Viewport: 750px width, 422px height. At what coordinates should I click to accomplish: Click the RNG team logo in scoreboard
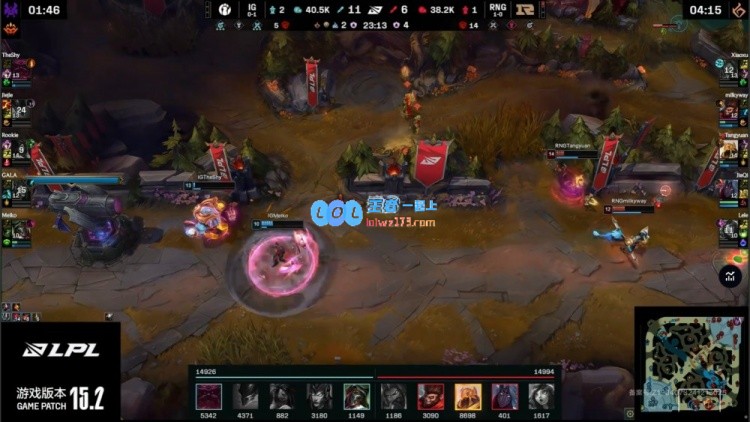(x=522, y=10)
